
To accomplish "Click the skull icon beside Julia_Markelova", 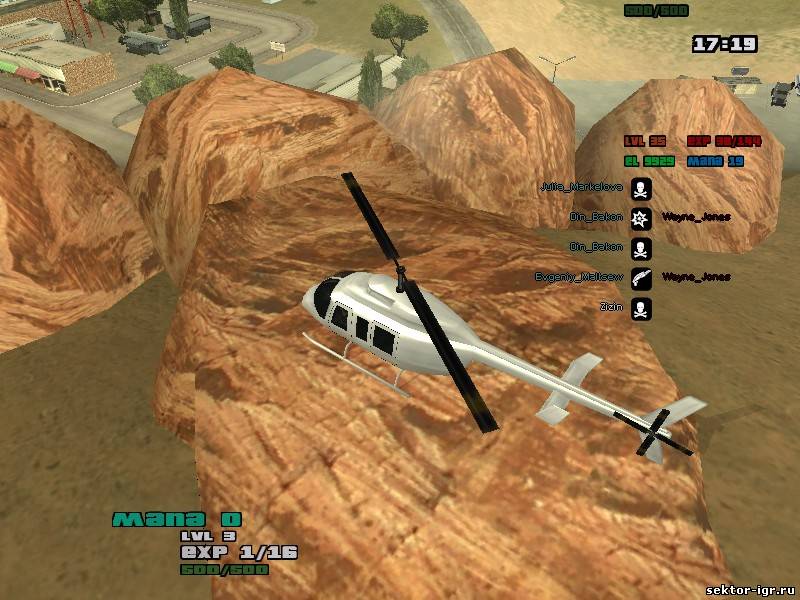I will [x=642, y=187].
